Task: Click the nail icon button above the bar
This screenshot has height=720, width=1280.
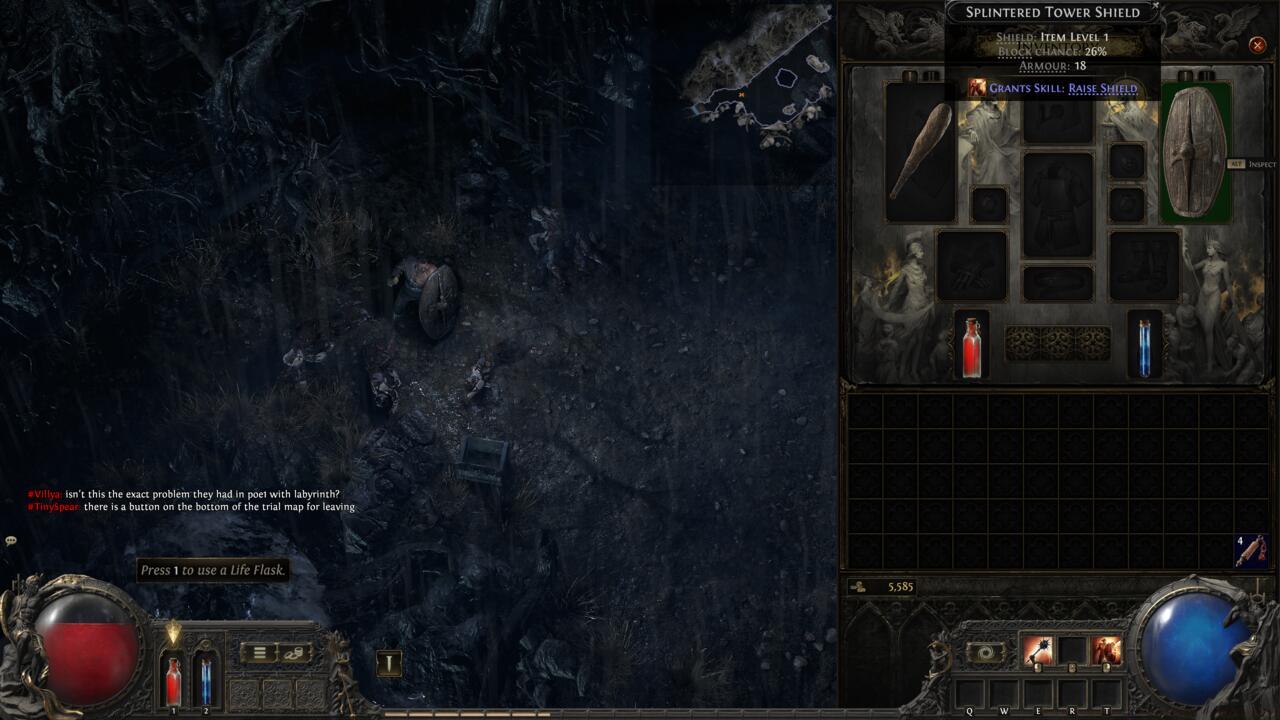Action: pos(389,662)
